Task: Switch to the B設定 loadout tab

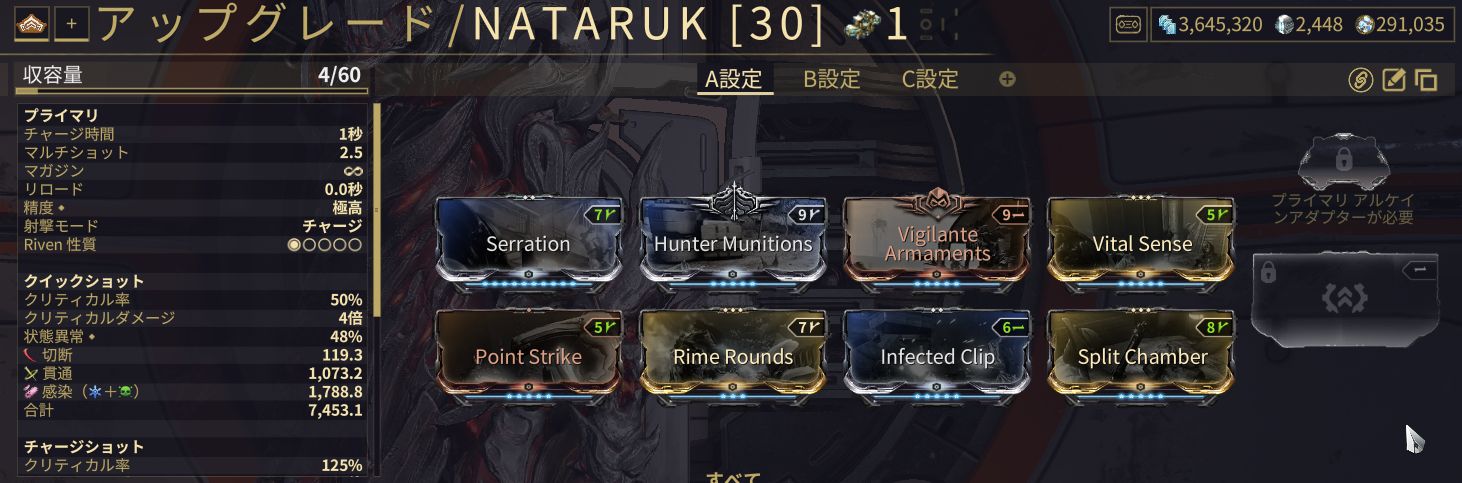Action: point(832,79)
